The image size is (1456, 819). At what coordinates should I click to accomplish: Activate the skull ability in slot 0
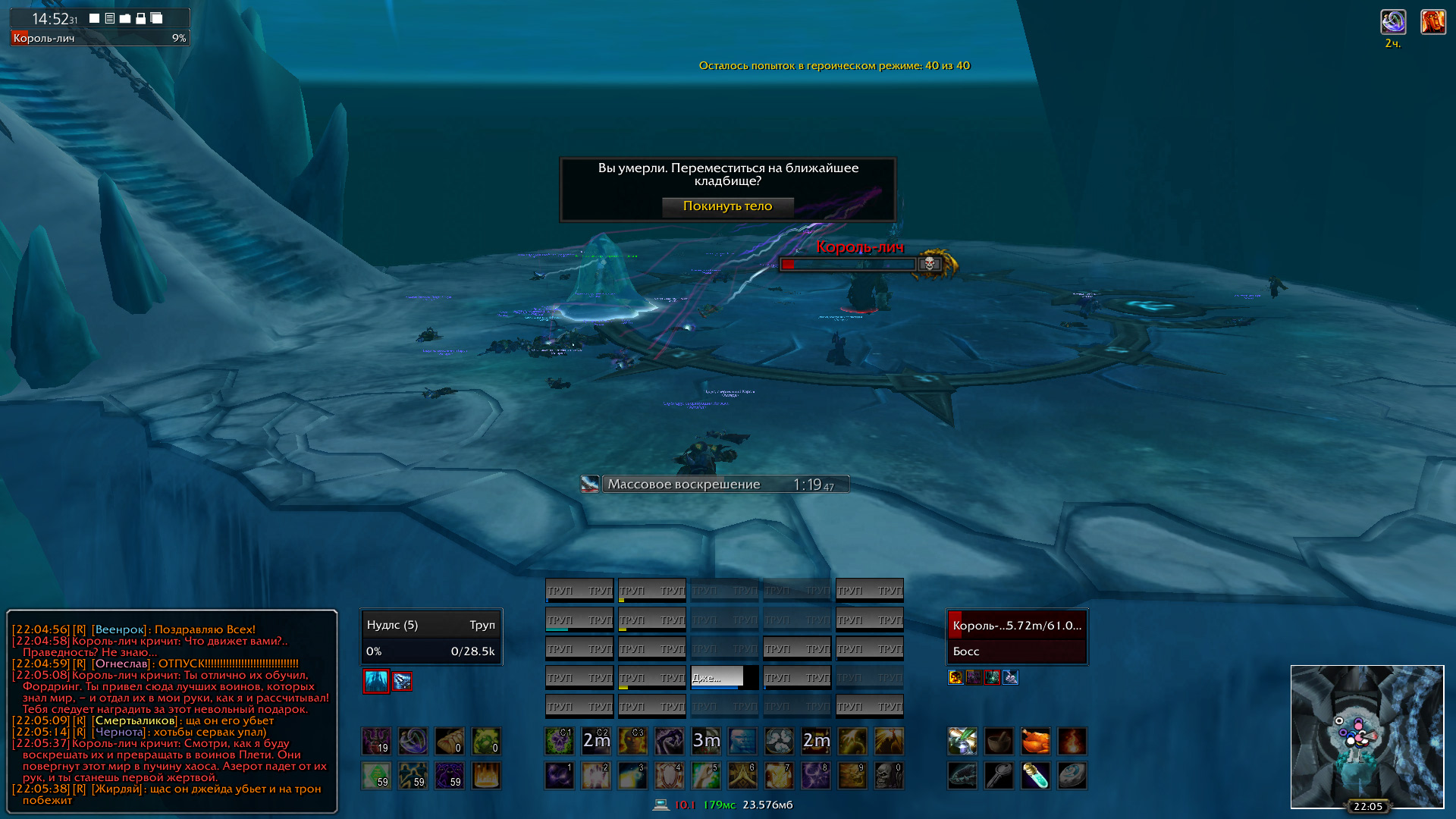(x=889, y=776)
